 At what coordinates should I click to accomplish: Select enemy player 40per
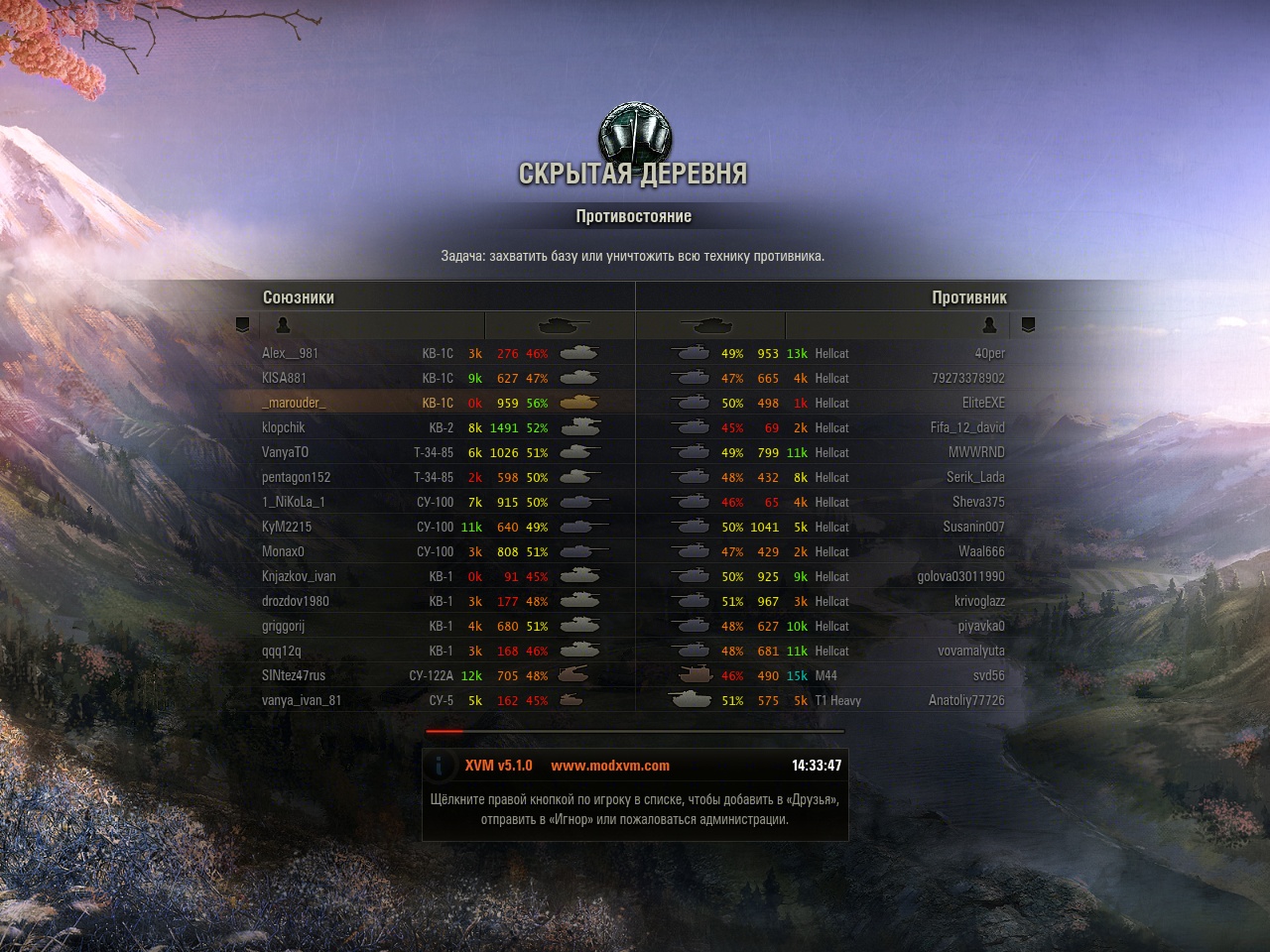[x=989, y=354]
